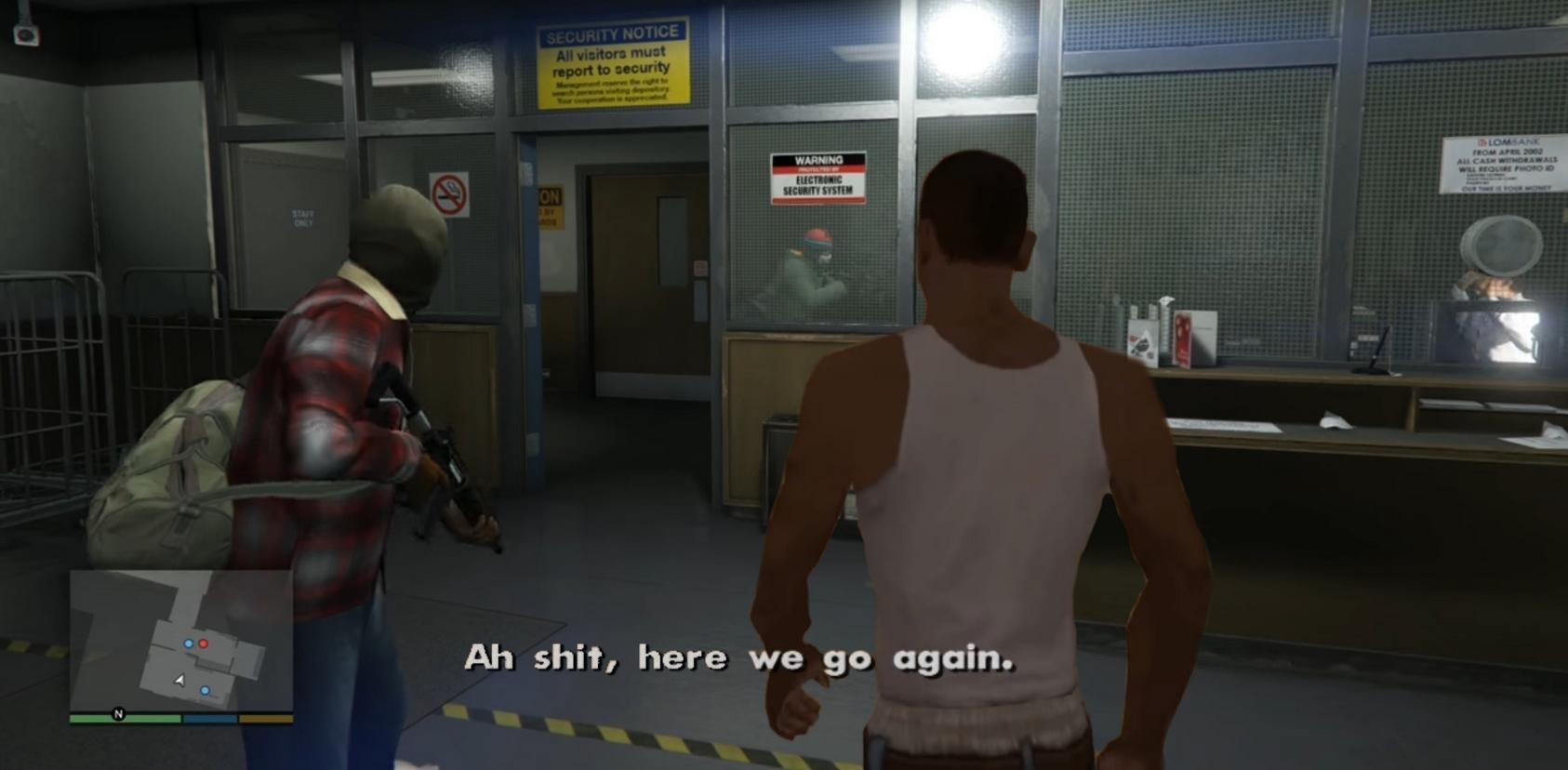The height and width of the screenshot is (770, 1568).
Task: Select the lower blue crew blip on the minimap
Action: pyautogui.click(x=206, y=690)
